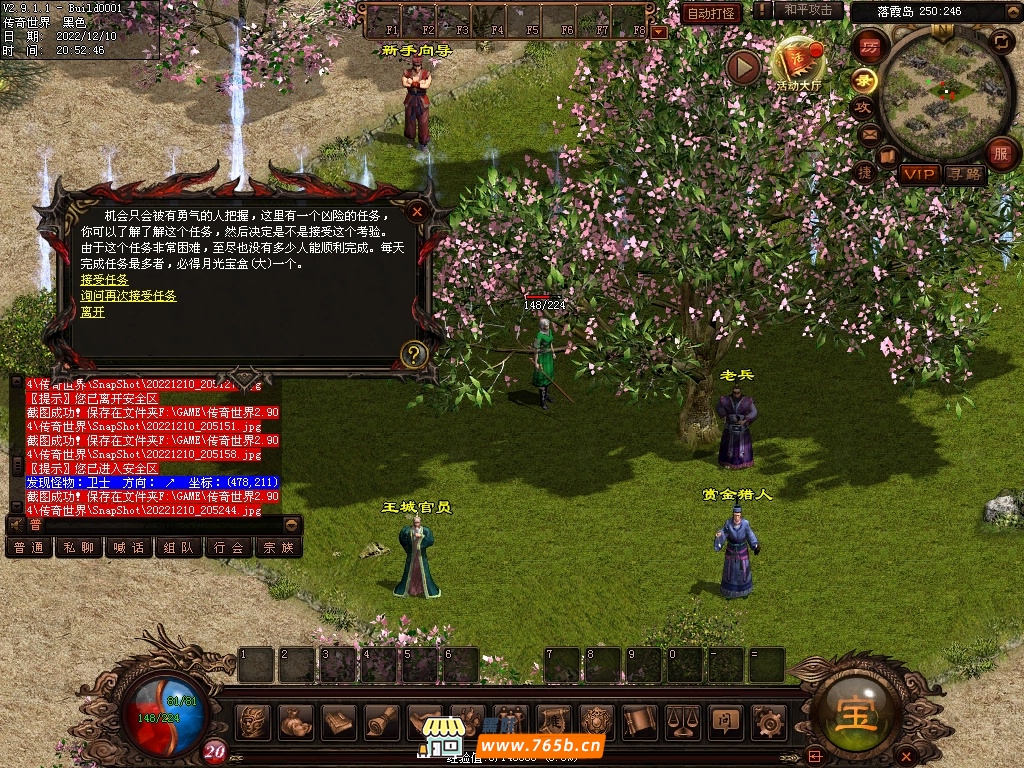The width and height of the screenshot is (1024, 768).
Task: Click the 服 server button by minimap
Action: pos(1001,154)
